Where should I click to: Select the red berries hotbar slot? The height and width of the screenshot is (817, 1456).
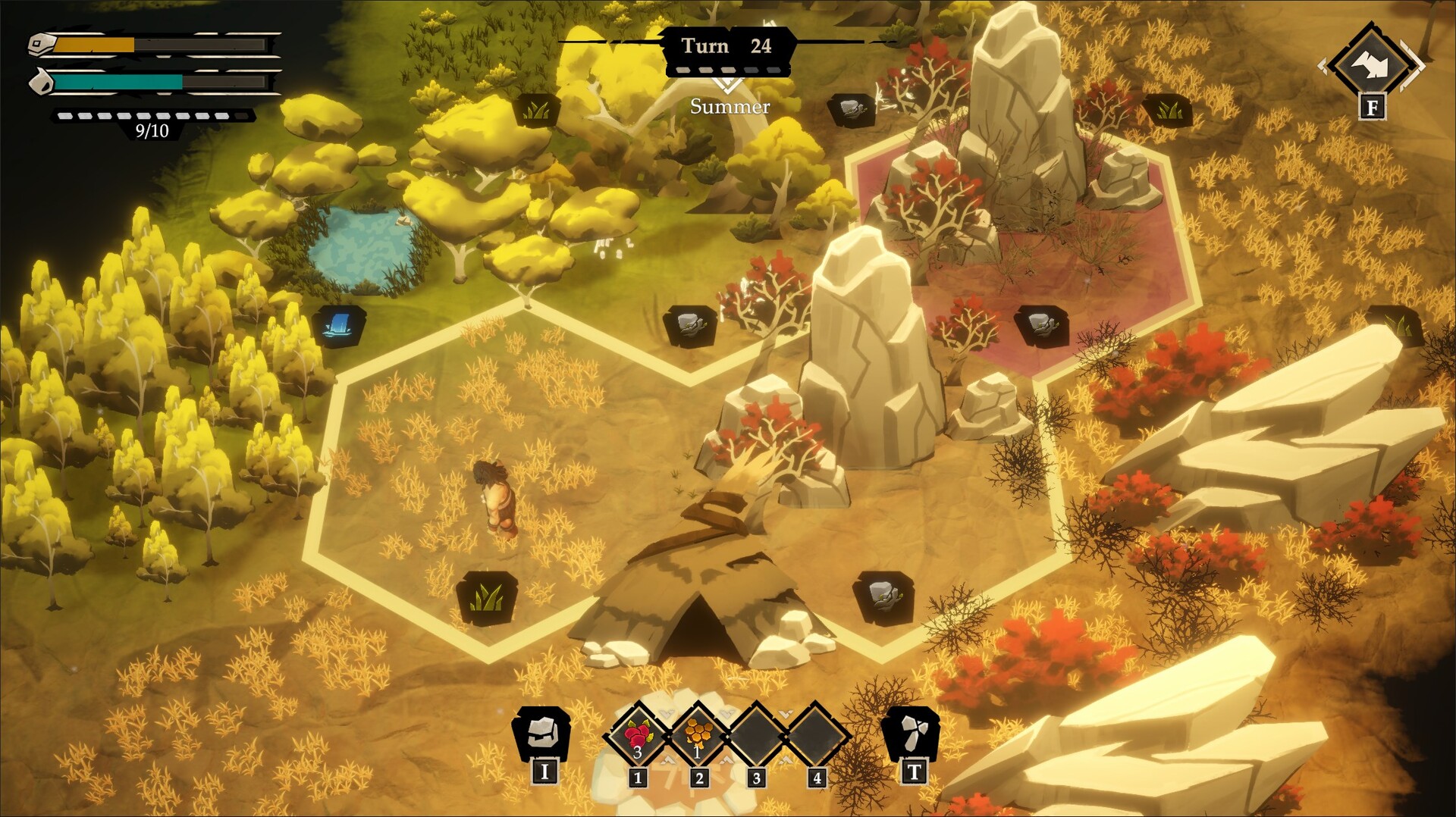pos(638,734)
